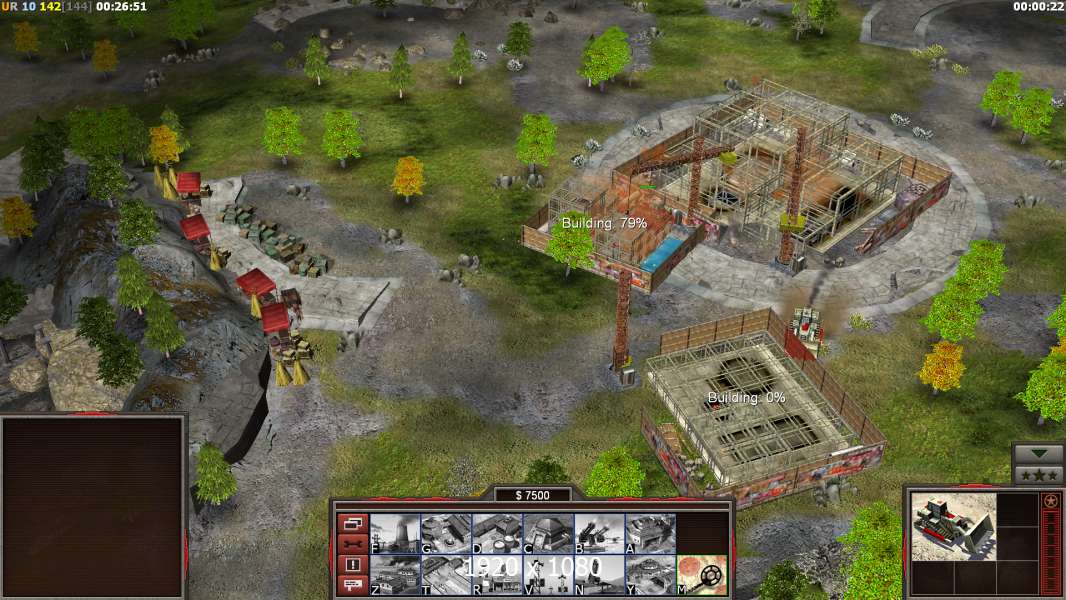Open the red wrench button
Screen dimensions: 1066x600
pyautogui.click(x=352, y=544)
